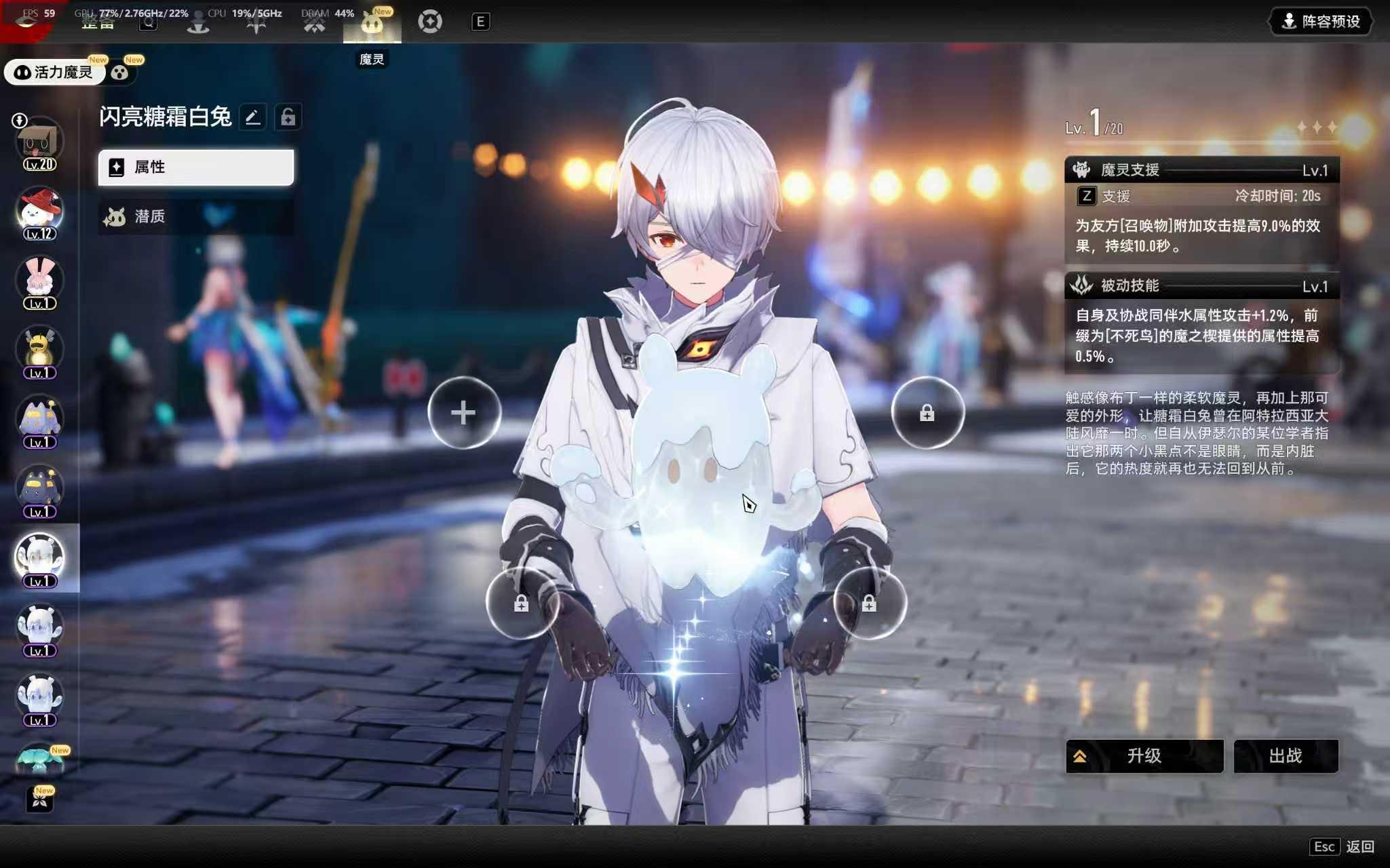This screenshot has width=1390, height=868.
Task: Add an item to the plus slot
Action: pyautogui.click(x=463, y=412)
